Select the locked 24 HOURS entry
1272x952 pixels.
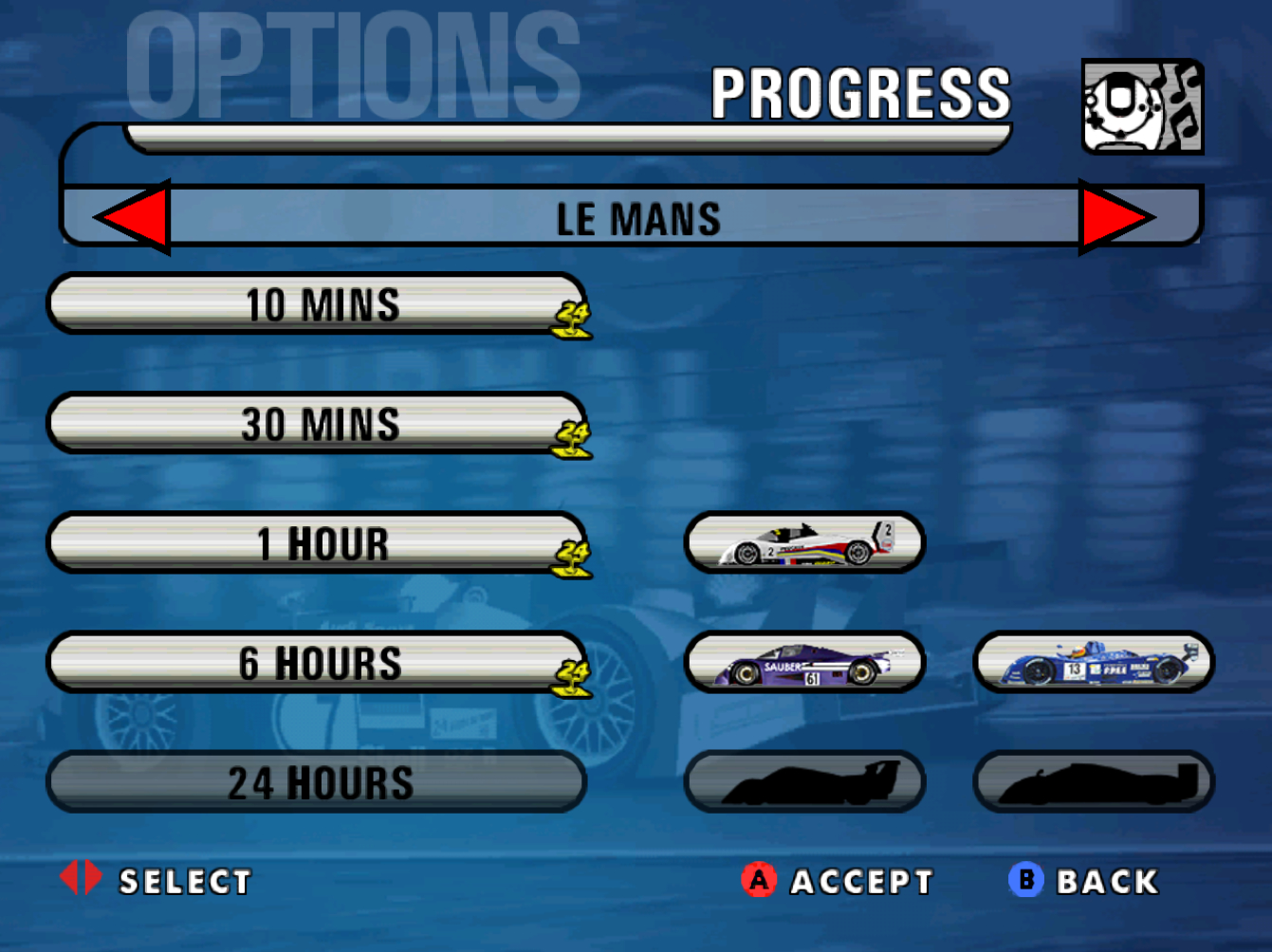[x=317, y=782]
